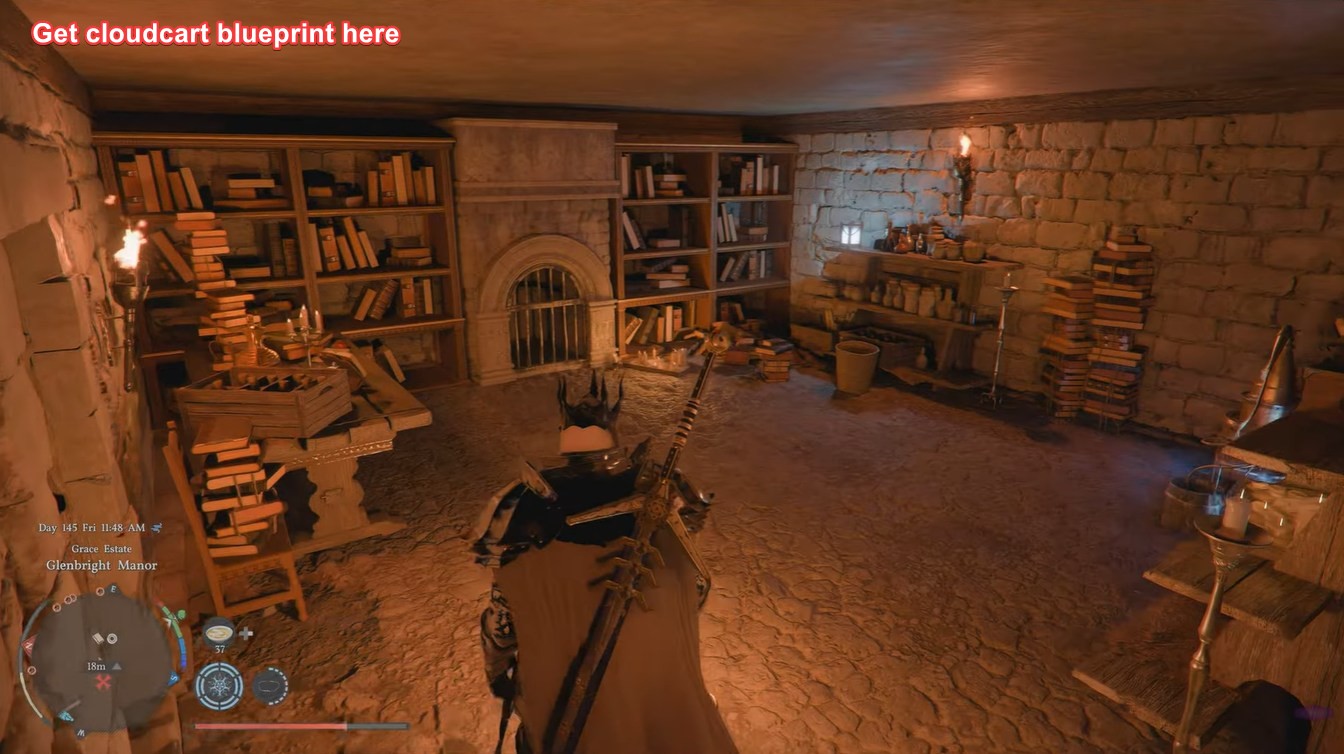Image resolution: width=1344 pixels, height=754 pixels.
Task: Click the 'Grace Estate' label
Action: coord(102,549)
